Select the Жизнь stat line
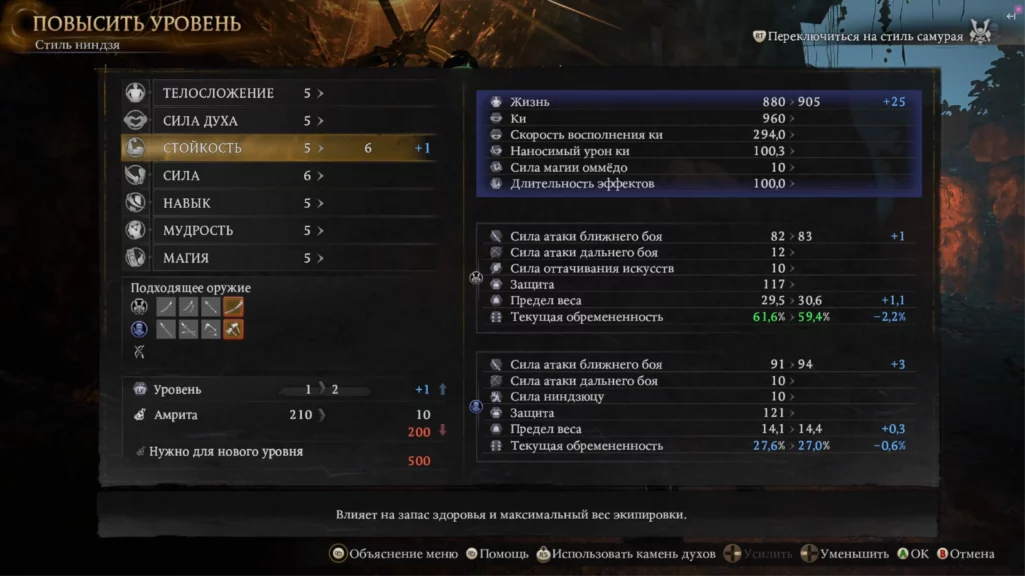This screenshot has width=1025, height=576. (x=530, y=102)
